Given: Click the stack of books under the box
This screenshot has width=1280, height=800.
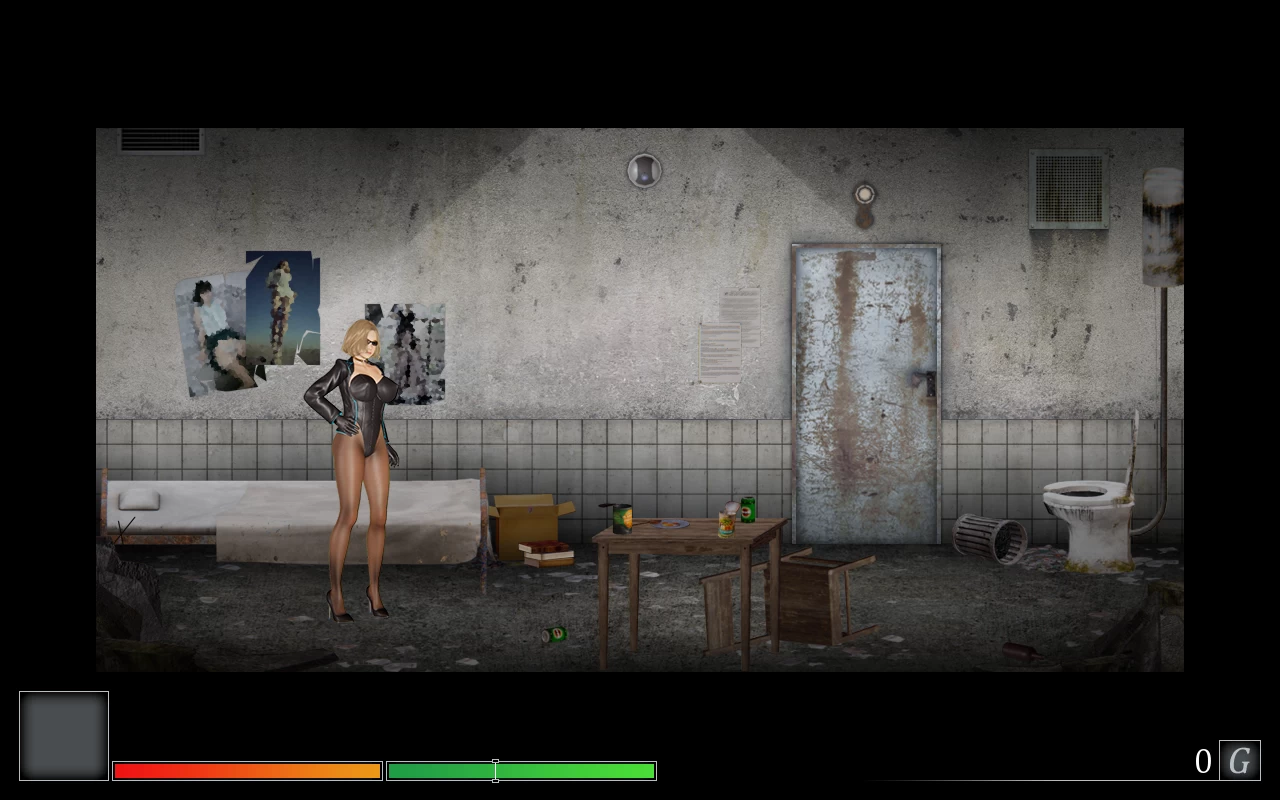Looking at the screenshot, I should [545, 553].
